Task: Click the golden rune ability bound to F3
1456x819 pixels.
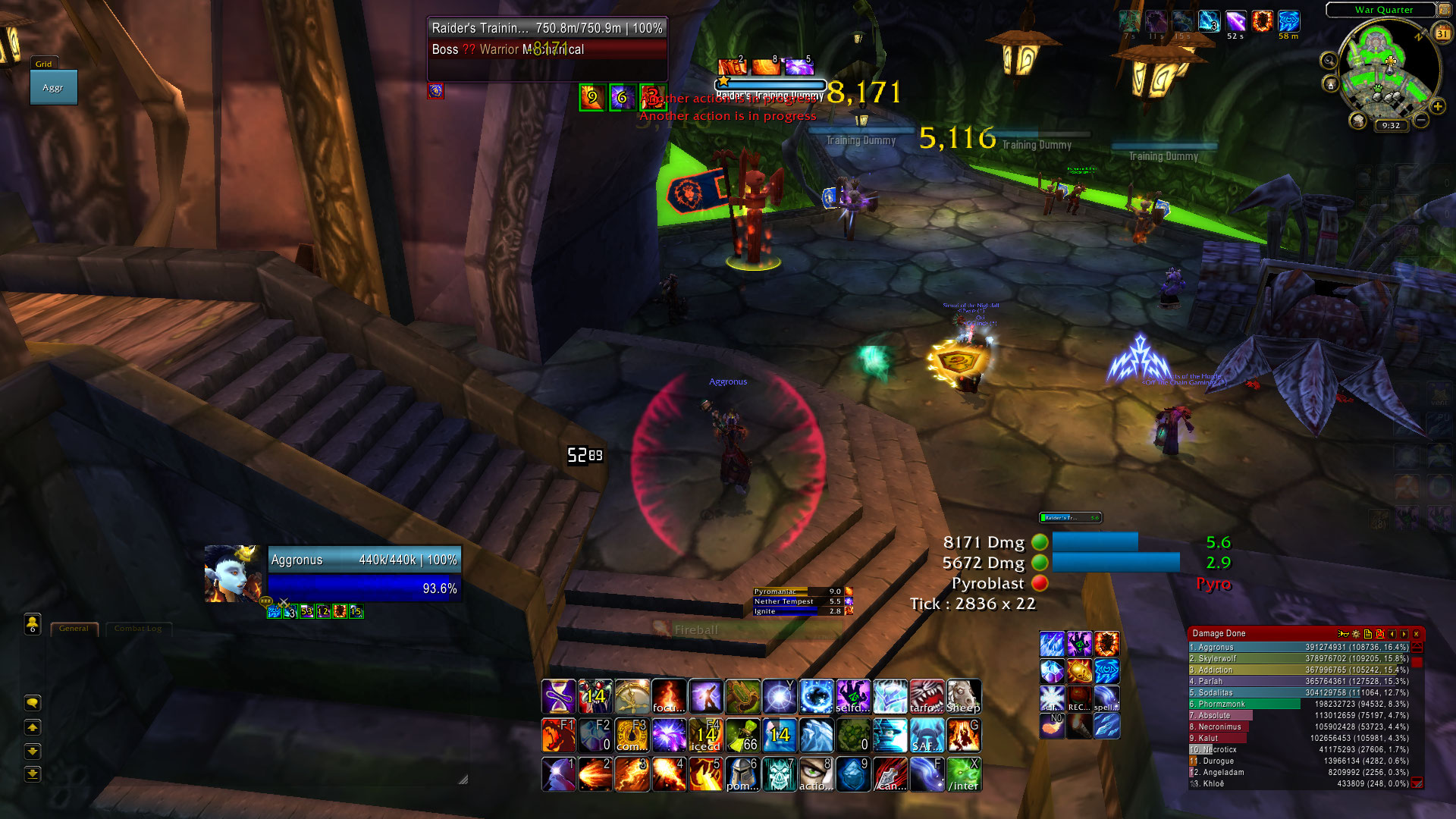Action: (632, 735)
